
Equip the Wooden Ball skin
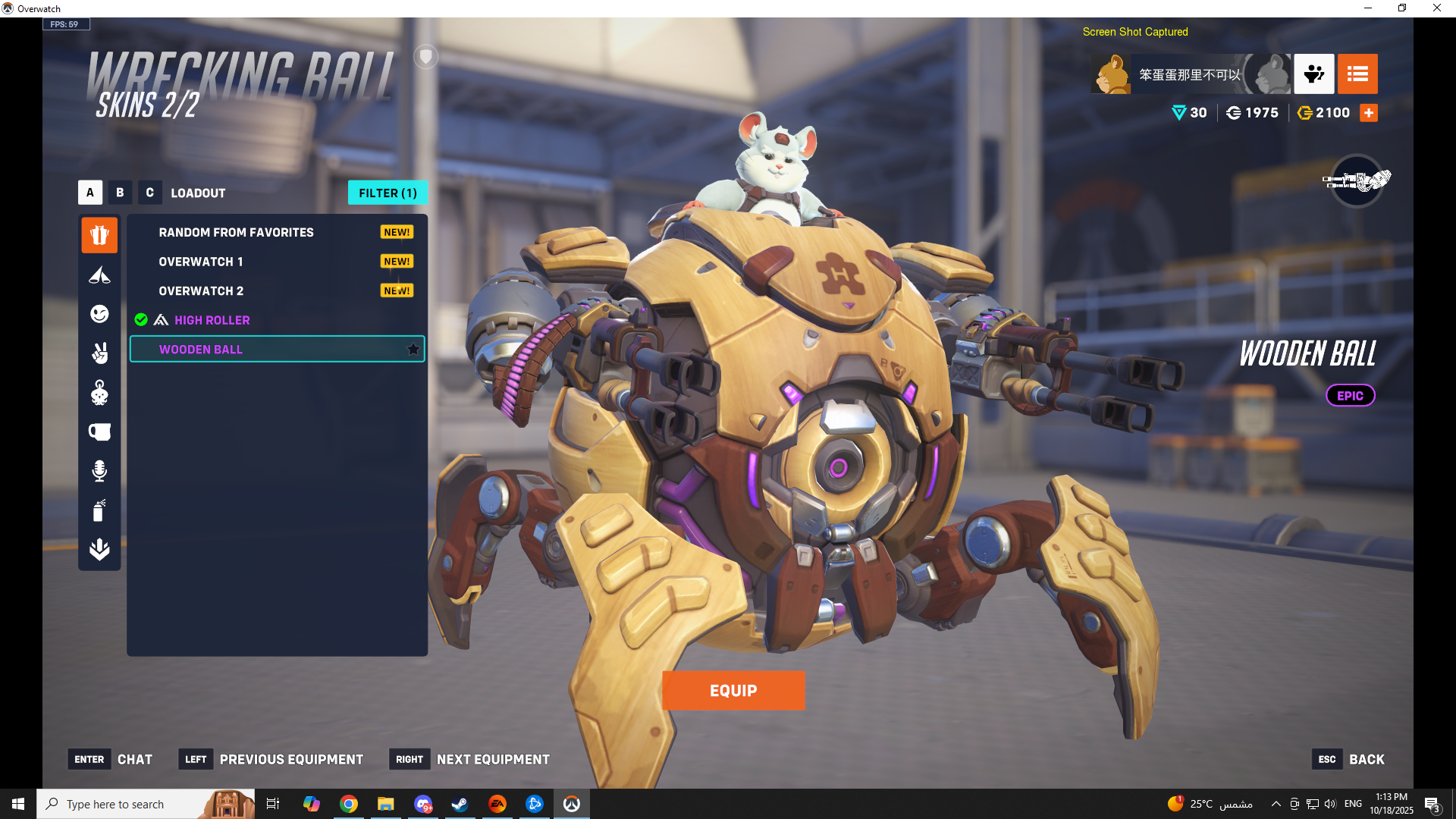point(733,690)
